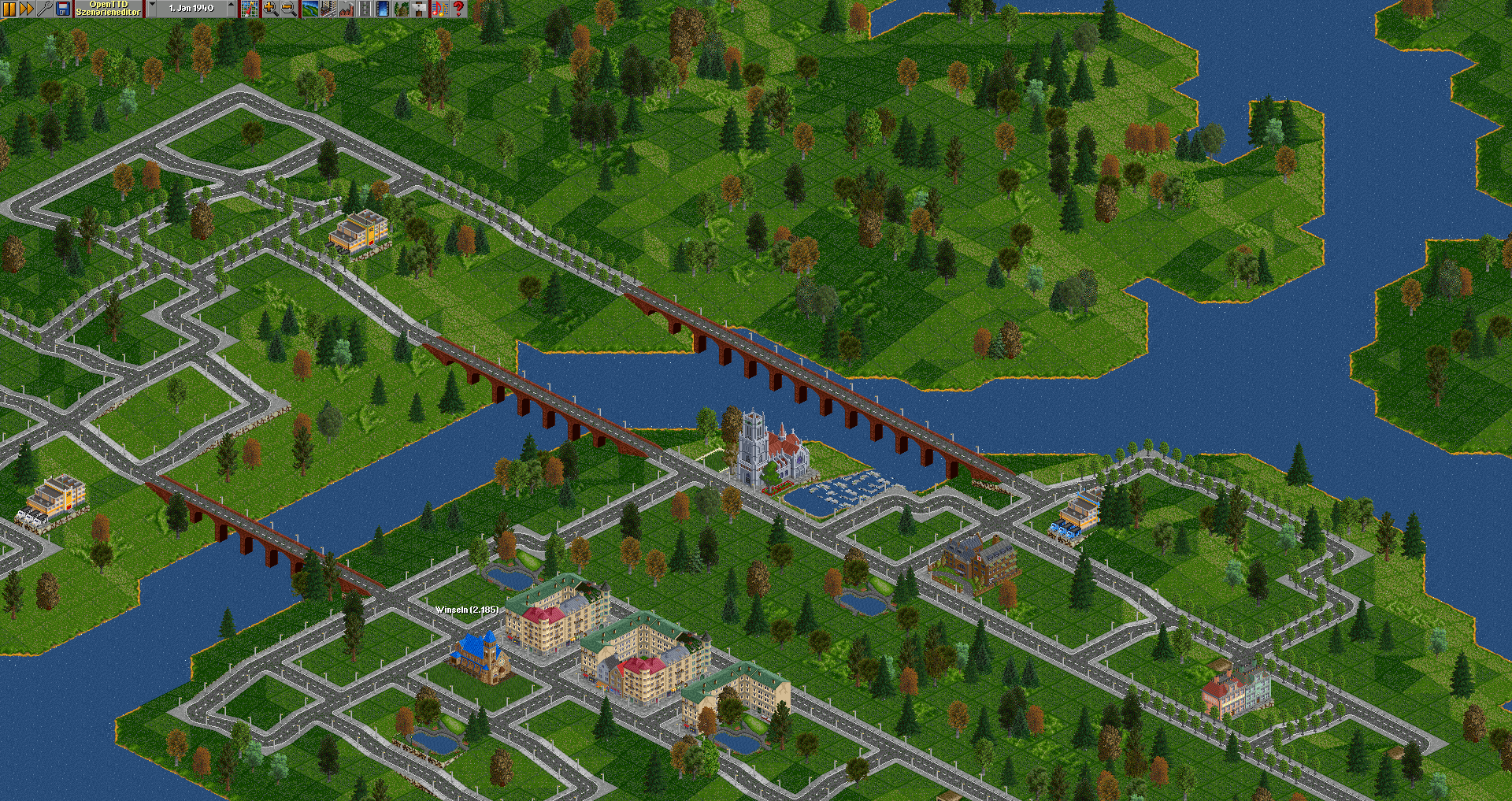Open the waterway construction tool
Viewport: 1512px width, 801px height.
click(383, 9)
